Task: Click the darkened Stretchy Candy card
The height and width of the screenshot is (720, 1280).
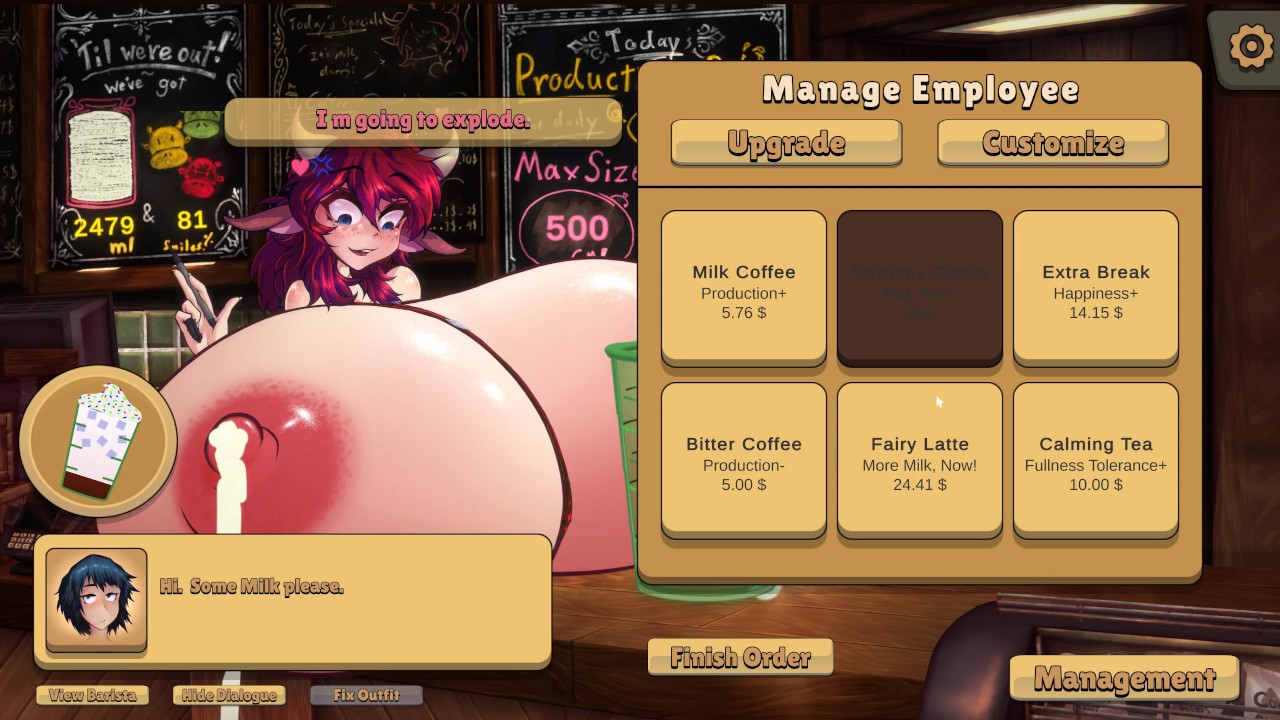Action: coord(919,286)
